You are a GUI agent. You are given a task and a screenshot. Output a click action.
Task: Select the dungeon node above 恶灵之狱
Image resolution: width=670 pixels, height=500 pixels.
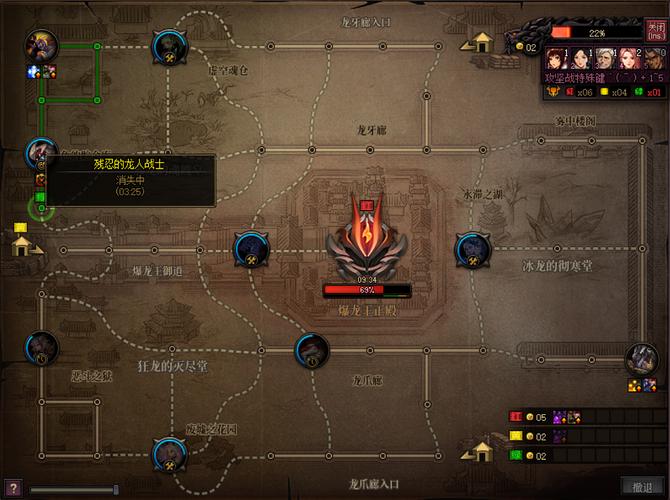(41, 347)
